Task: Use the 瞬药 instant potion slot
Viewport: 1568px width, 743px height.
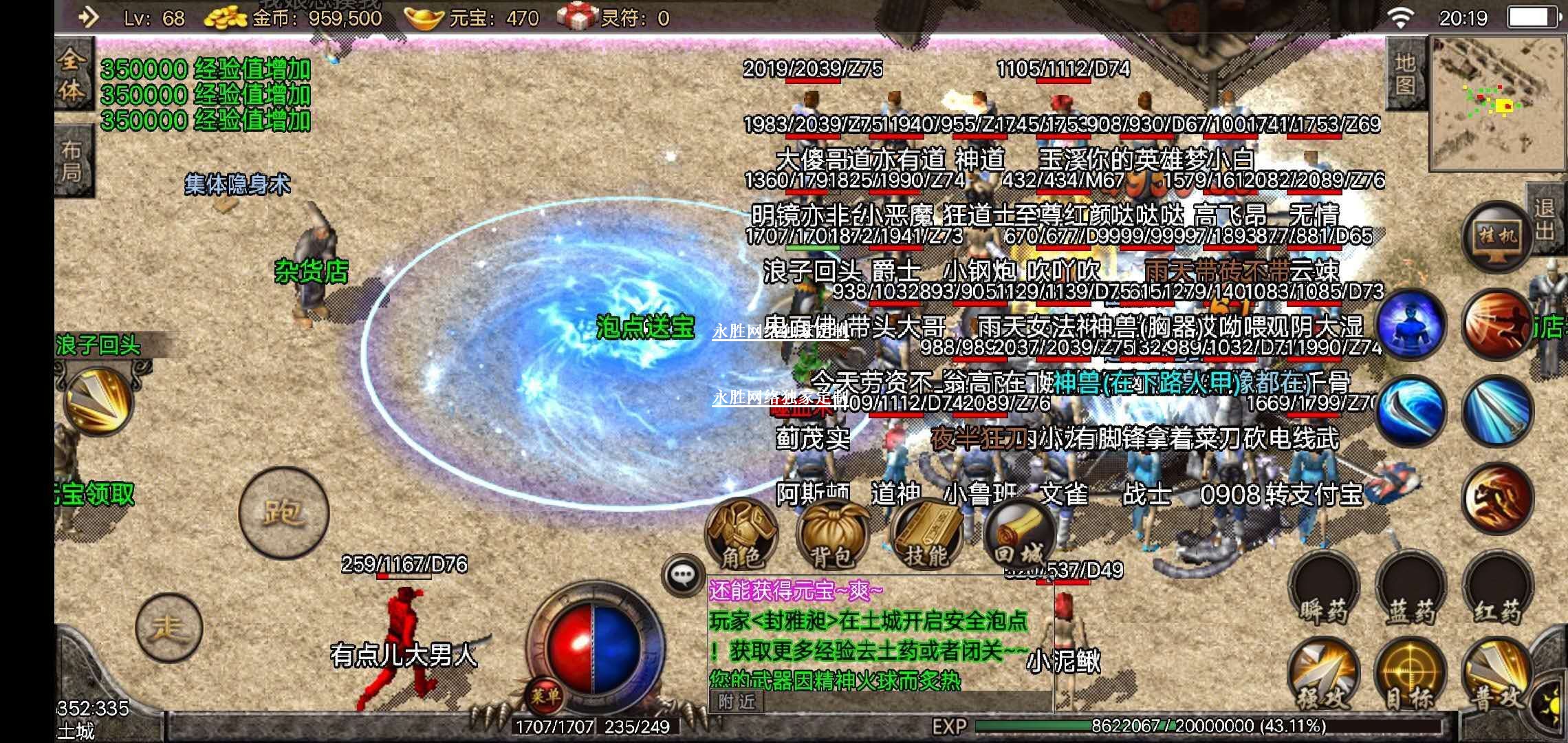Action: click(x=1323, y=591)
